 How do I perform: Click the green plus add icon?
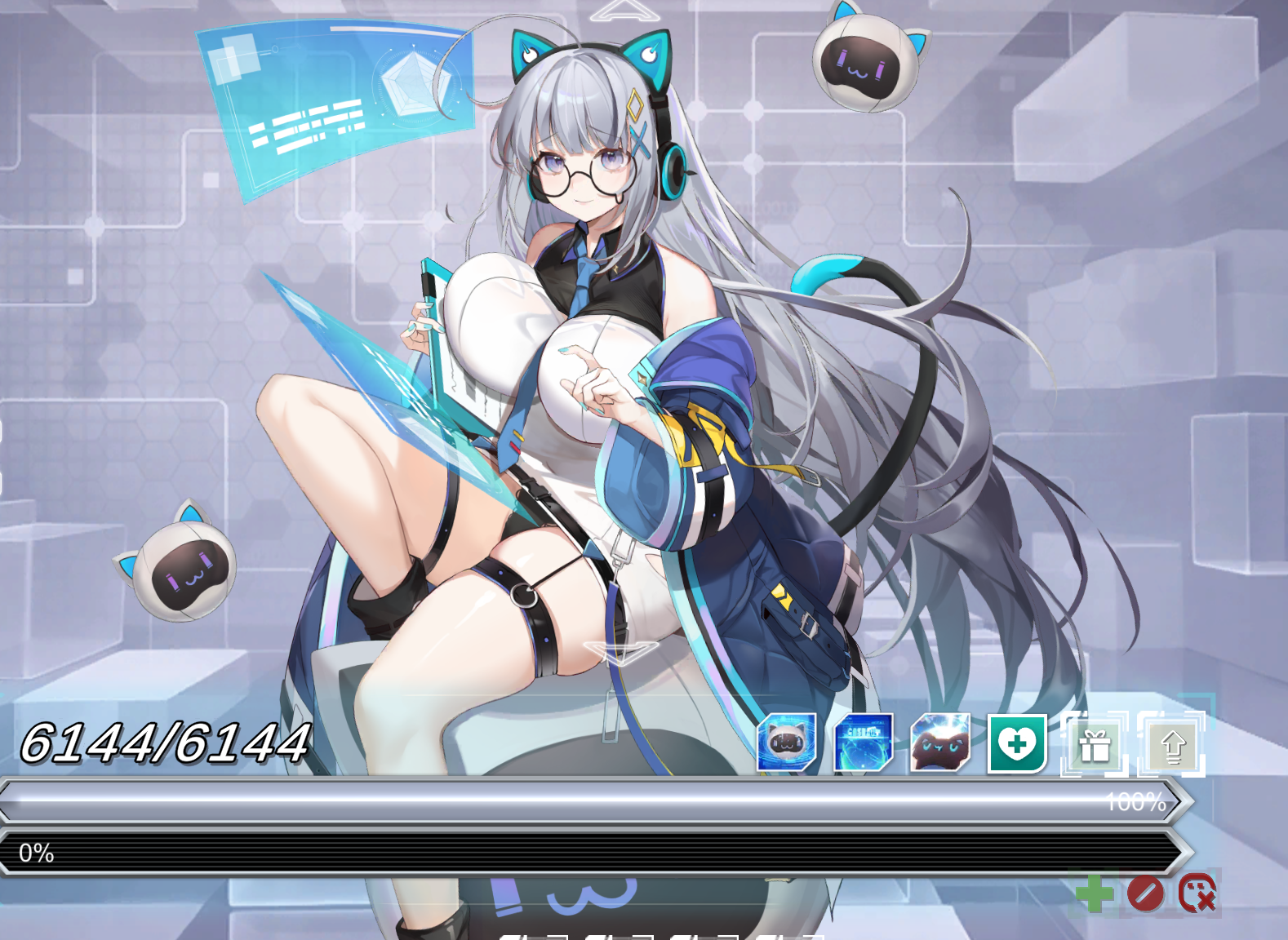click(1096, 894)
